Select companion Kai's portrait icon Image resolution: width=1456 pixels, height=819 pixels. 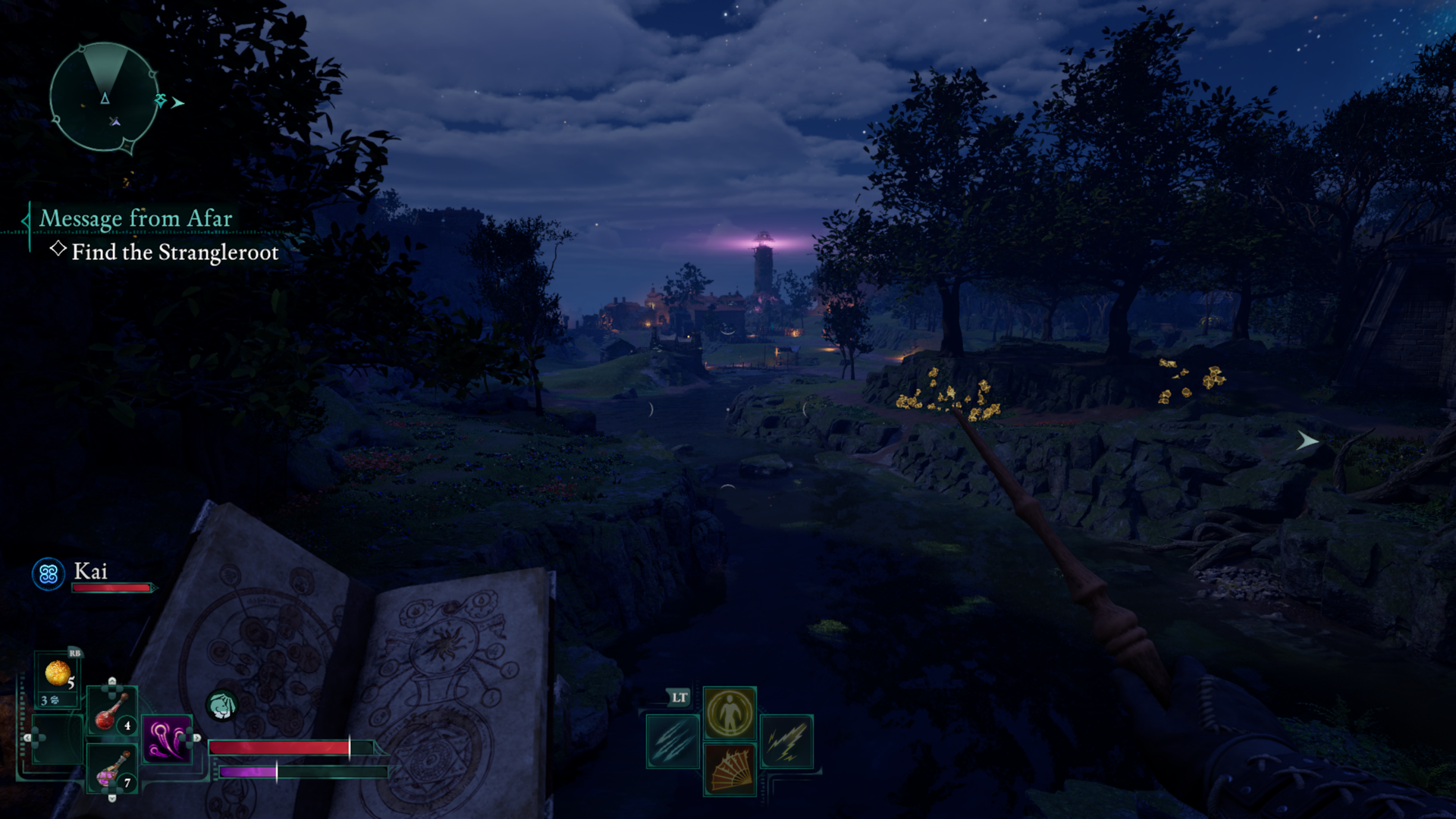49,574
